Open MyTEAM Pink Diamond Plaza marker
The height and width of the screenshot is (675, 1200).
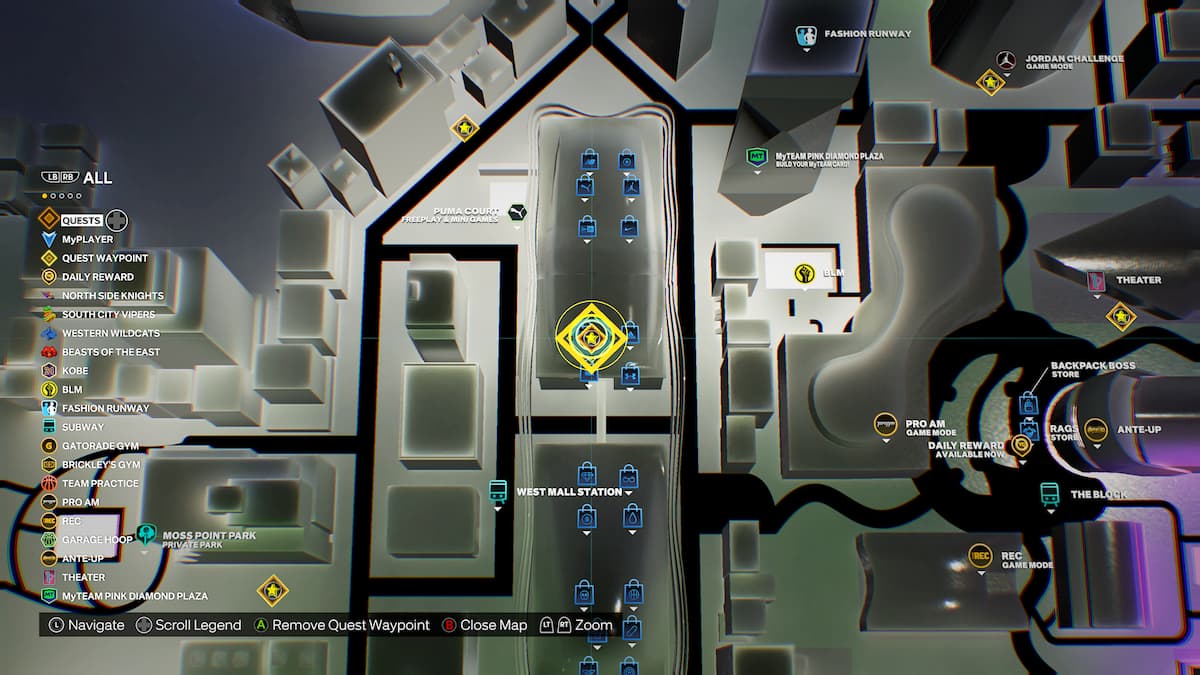[757, 158]
